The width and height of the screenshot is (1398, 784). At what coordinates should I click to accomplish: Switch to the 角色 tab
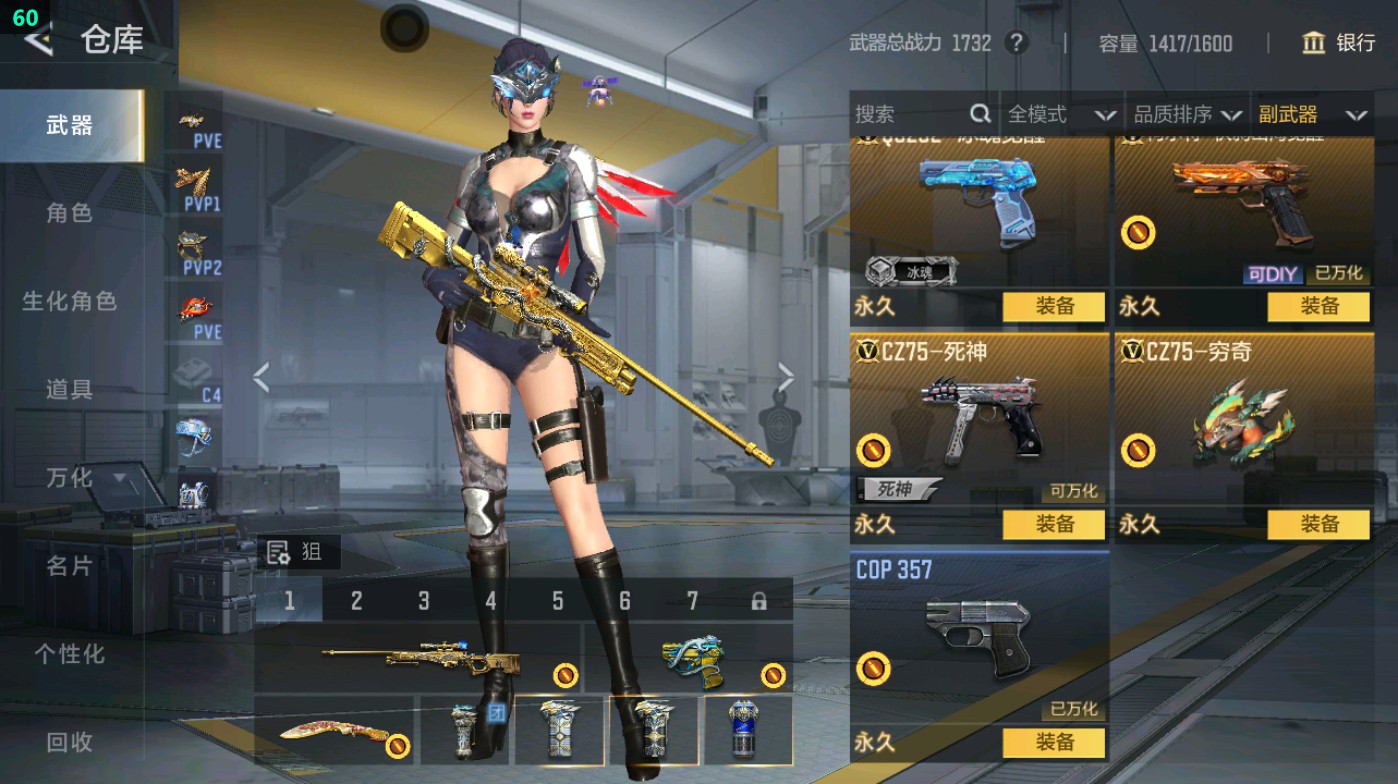[68, 215]
